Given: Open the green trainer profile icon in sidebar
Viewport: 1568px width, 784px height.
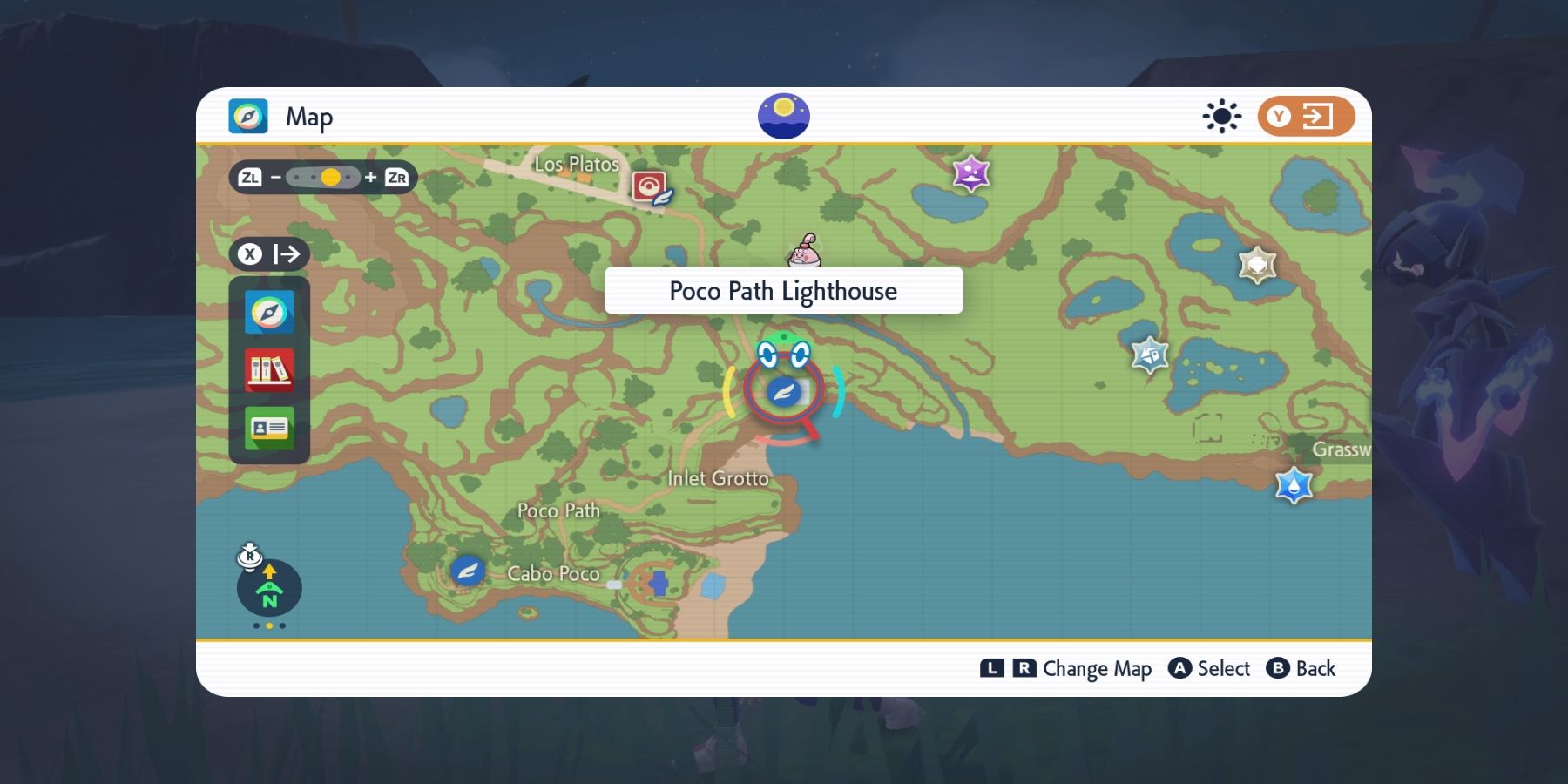Looking at the screenshot, I should [x=270, y=427].
